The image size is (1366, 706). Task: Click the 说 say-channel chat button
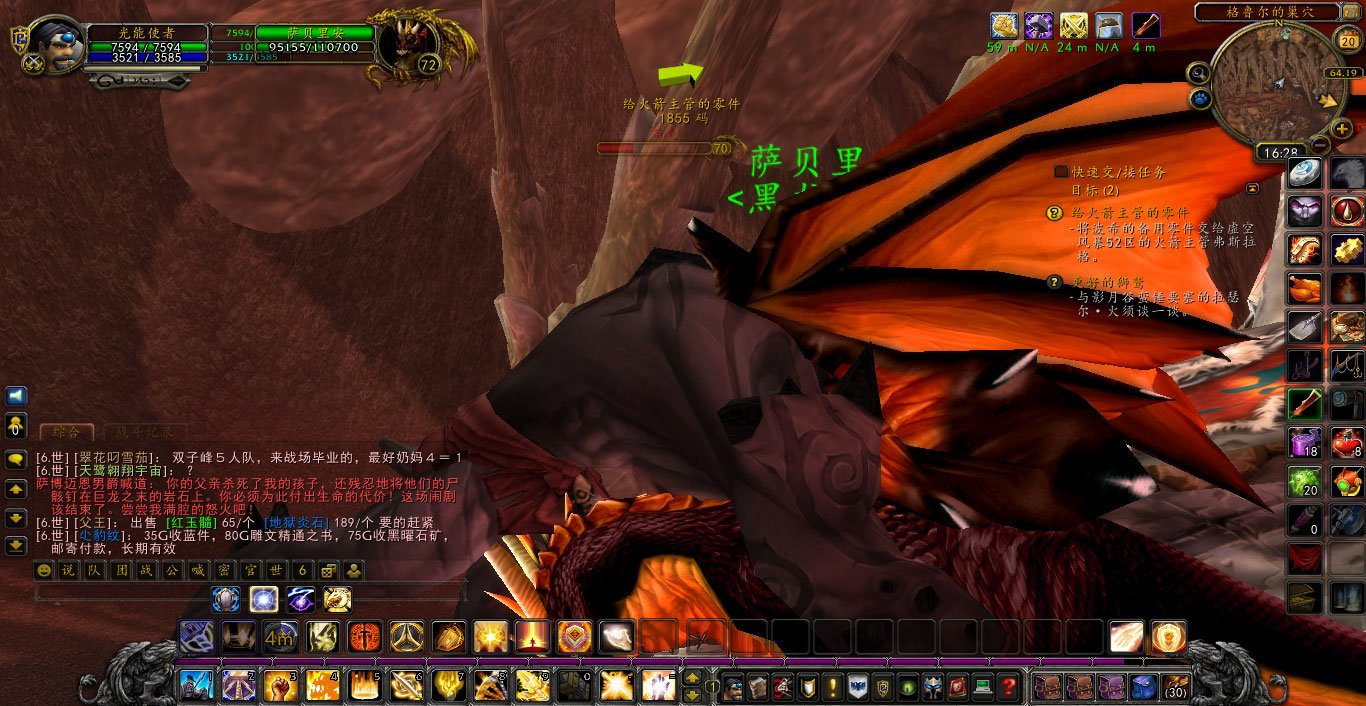[x=67, y=570]
